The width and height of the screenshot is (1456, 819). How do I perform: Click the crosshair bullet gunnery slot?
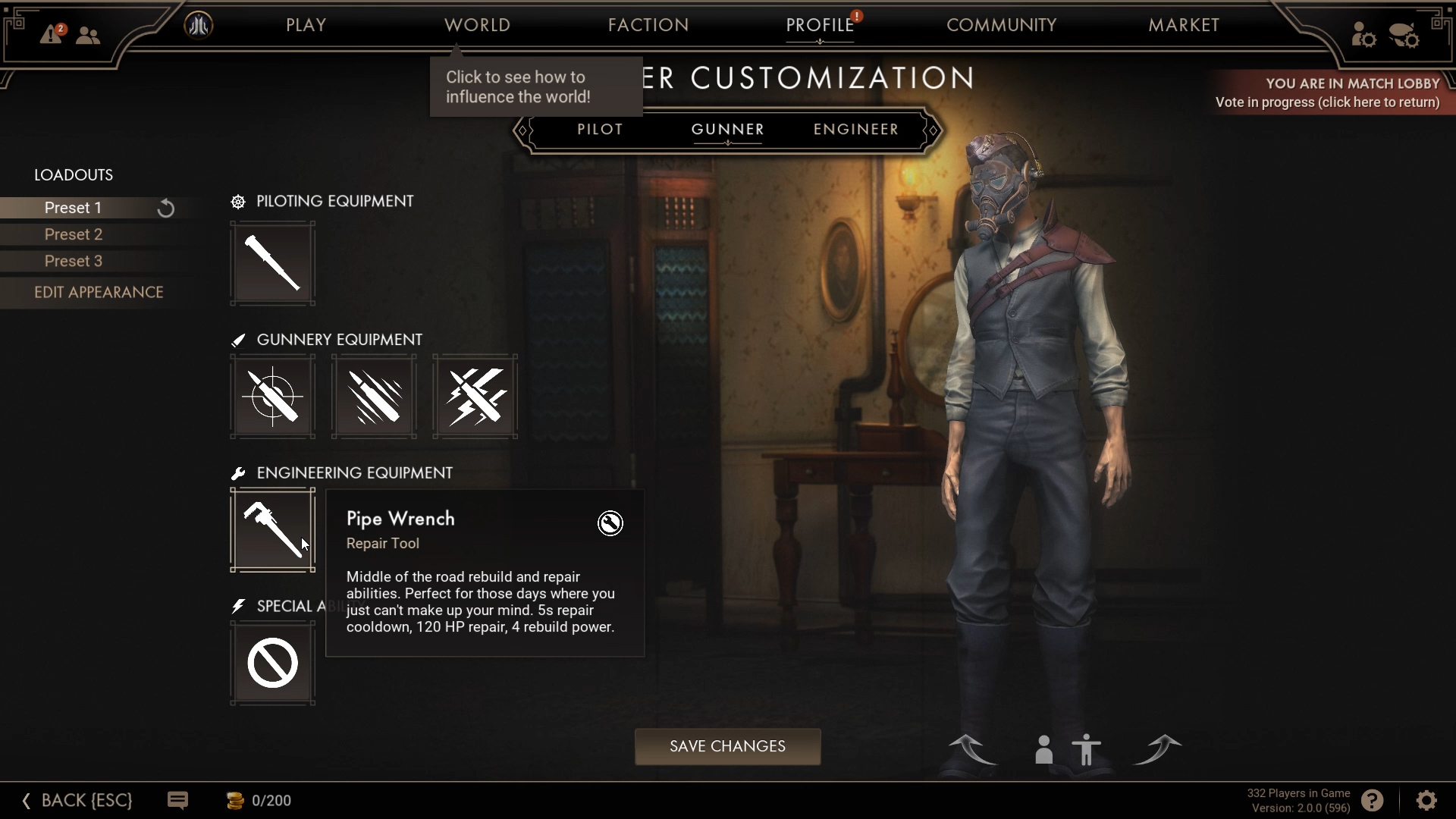tap(272, 396)
